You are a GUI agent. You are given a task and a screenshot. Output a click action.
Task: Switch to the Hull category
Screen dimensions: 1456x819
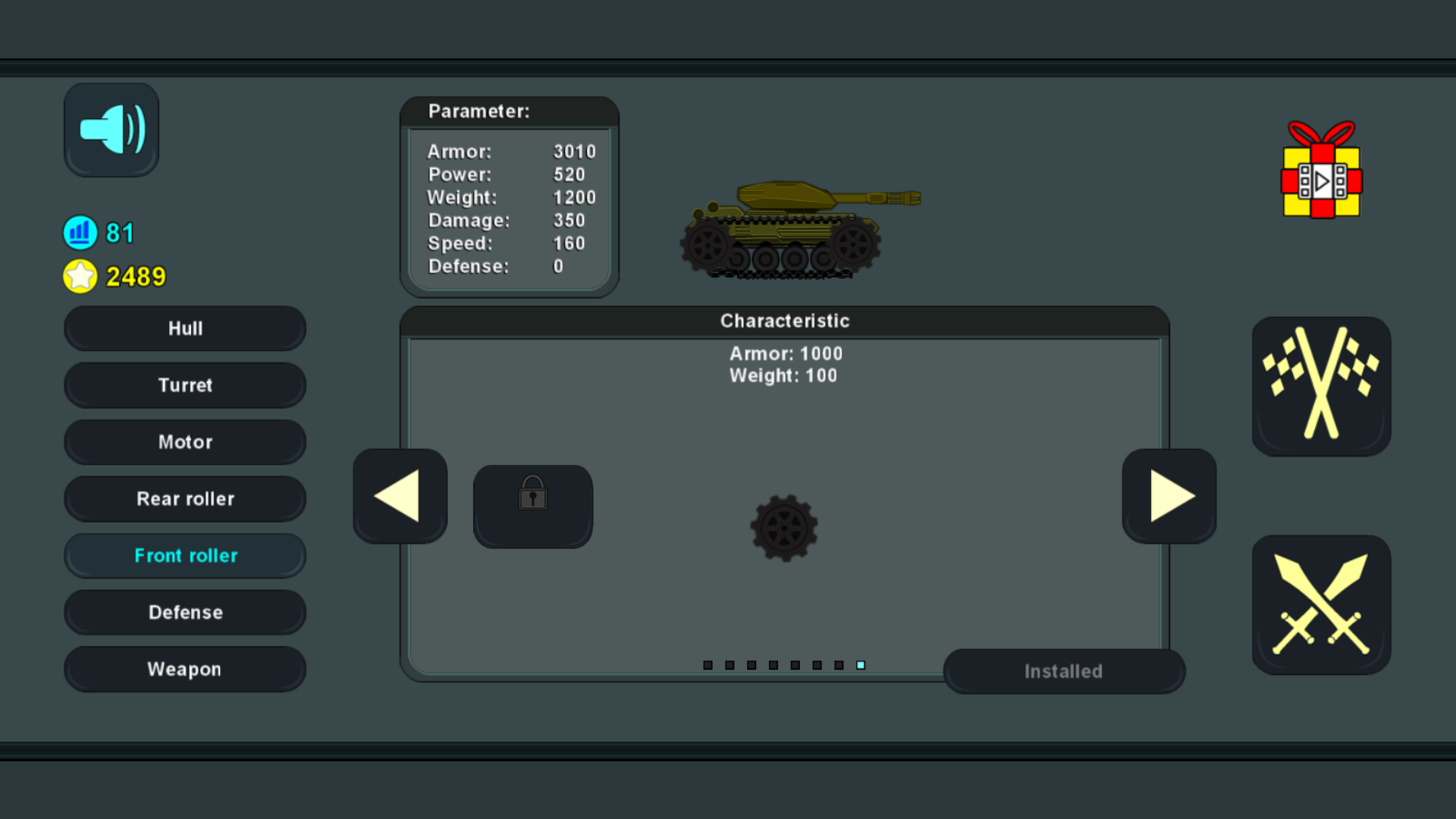[184, 328]
